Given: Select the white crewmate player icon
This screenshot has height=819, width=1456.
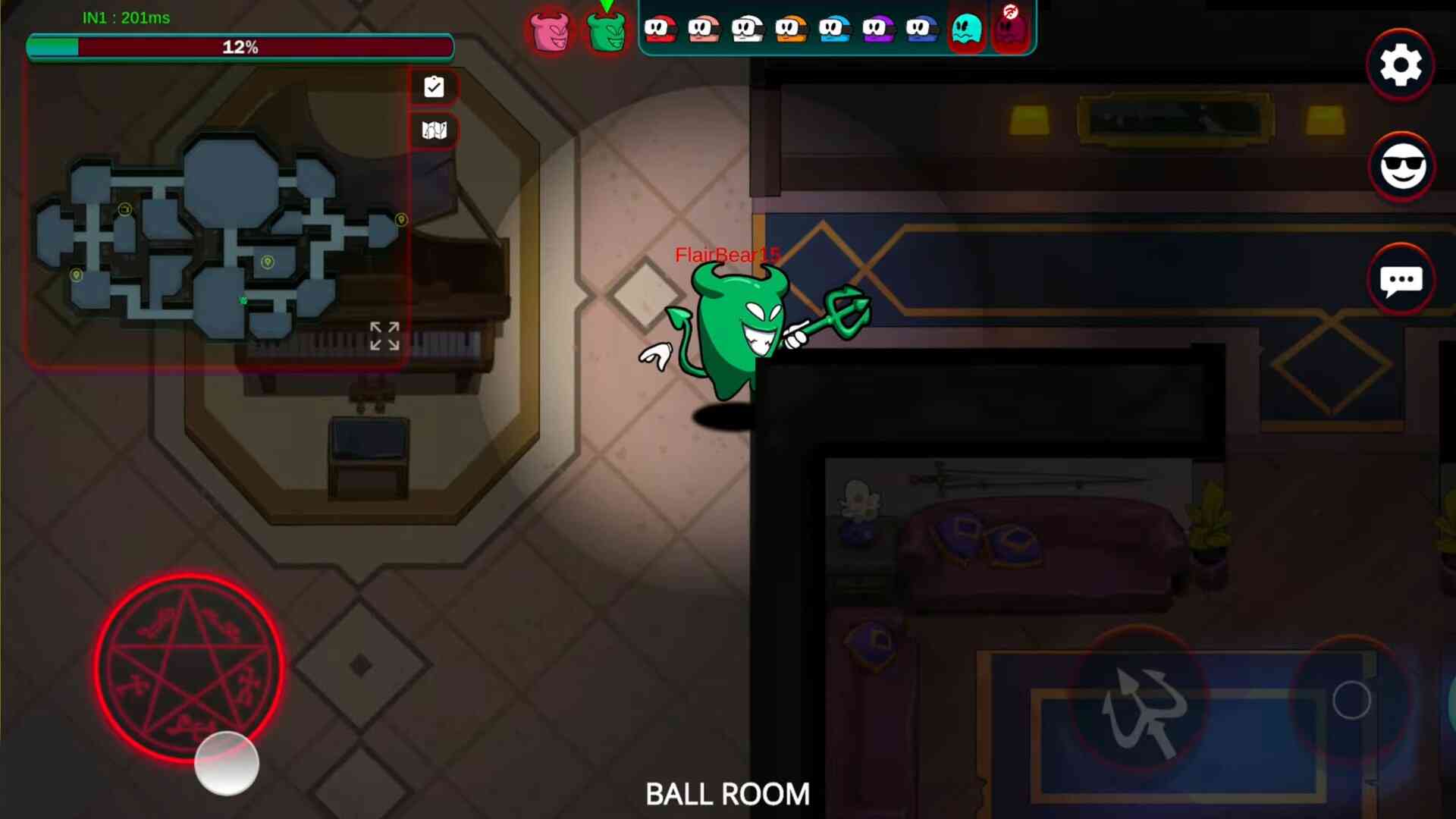Looking at the screenshot, I should click(747, 30).
